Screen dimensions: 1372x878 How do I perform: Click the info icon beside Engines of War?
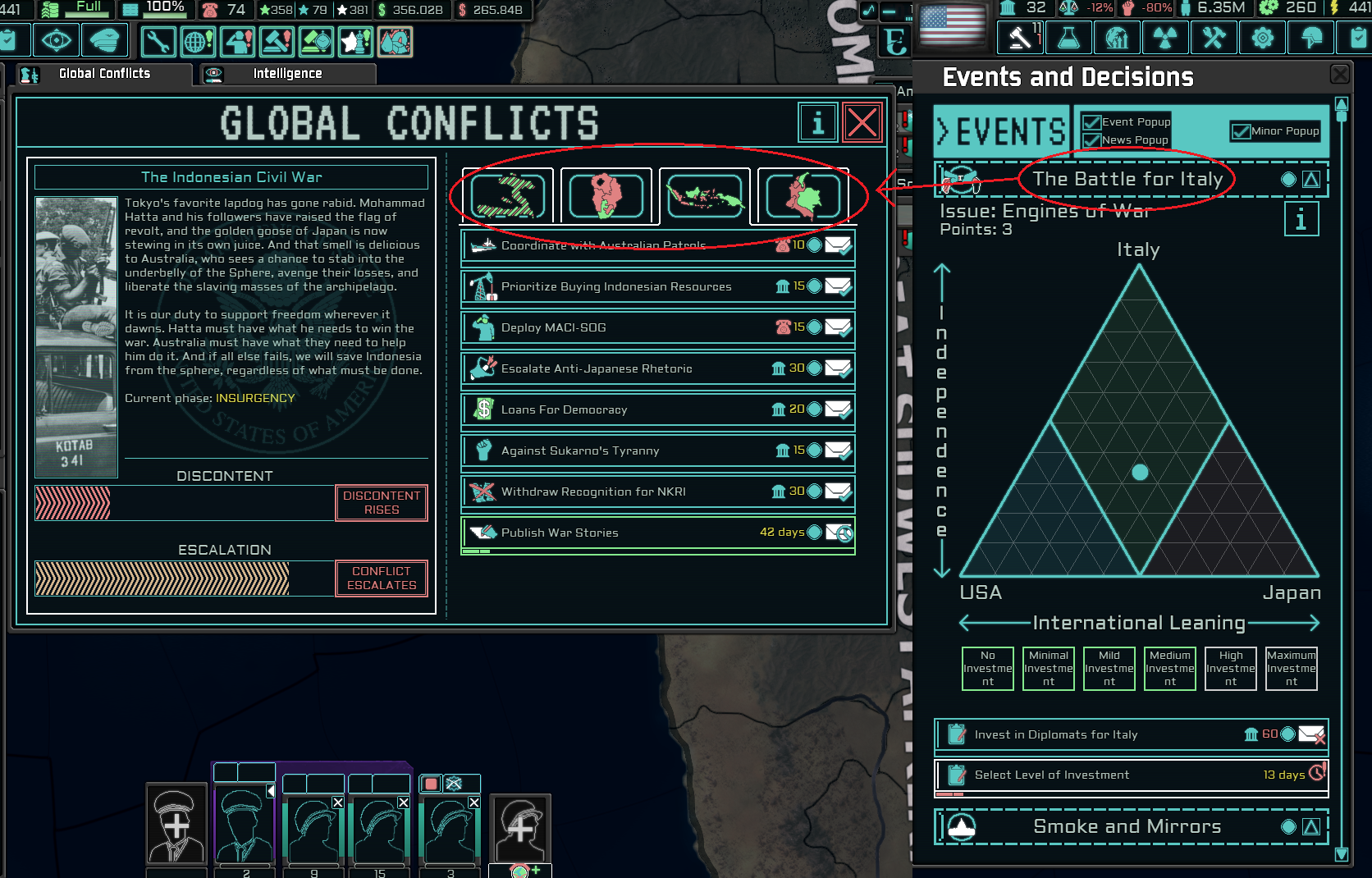click(x=1302, y=219)
